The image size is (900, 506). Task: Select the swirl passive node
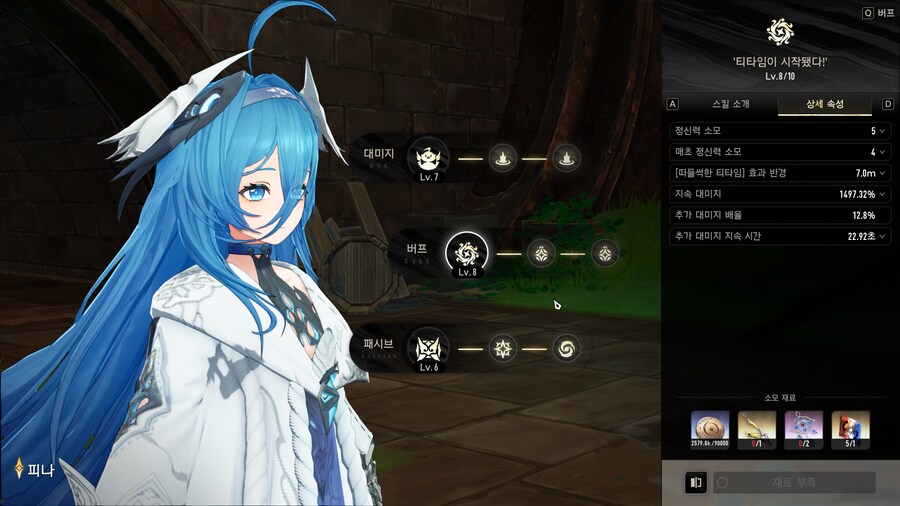[567, 349]
